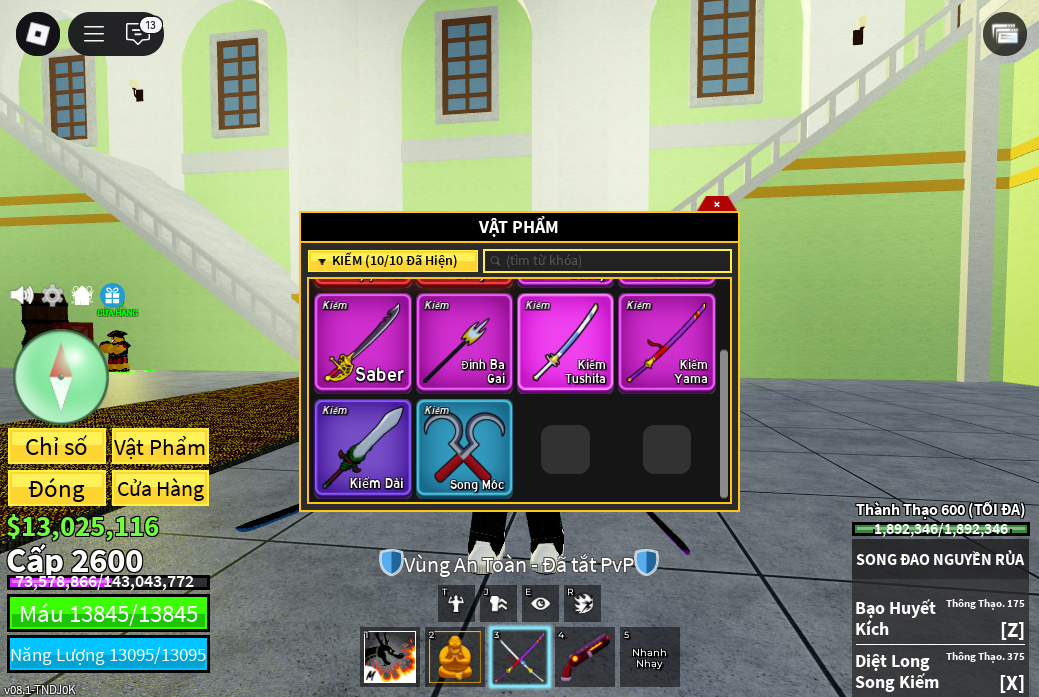Click the Đóng button

click(x=57, y=489)
